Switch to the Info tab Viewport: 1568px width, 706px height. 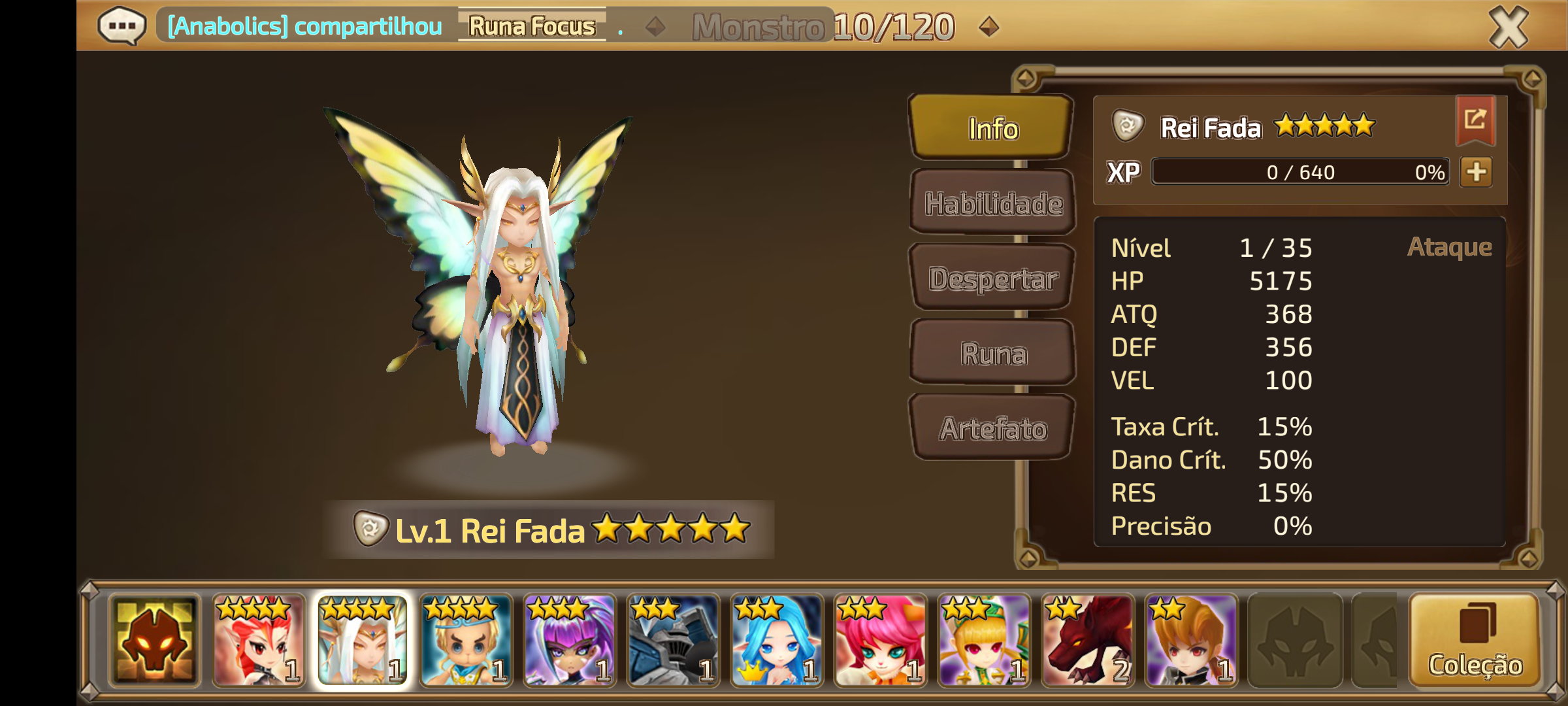[992, 128]
